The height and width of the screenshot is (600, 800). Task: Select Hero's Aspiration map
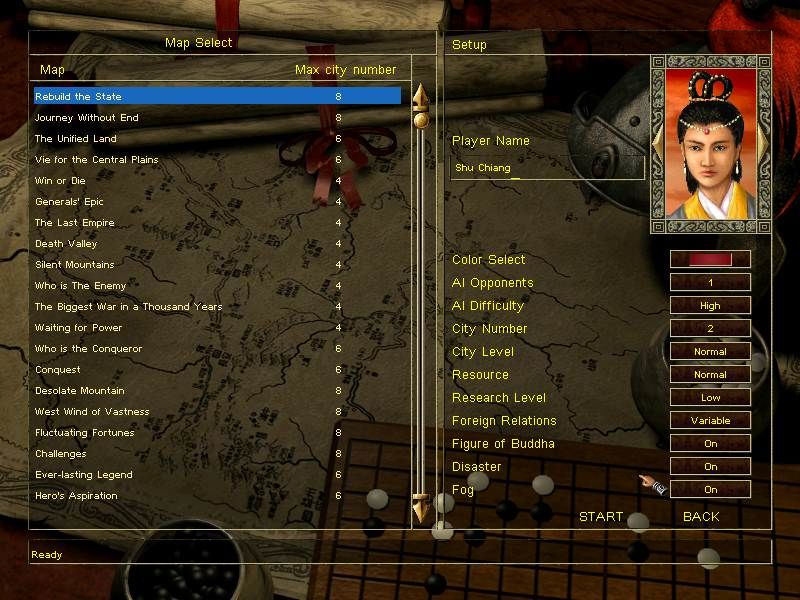pyautogui.click(x=76, y=496)
